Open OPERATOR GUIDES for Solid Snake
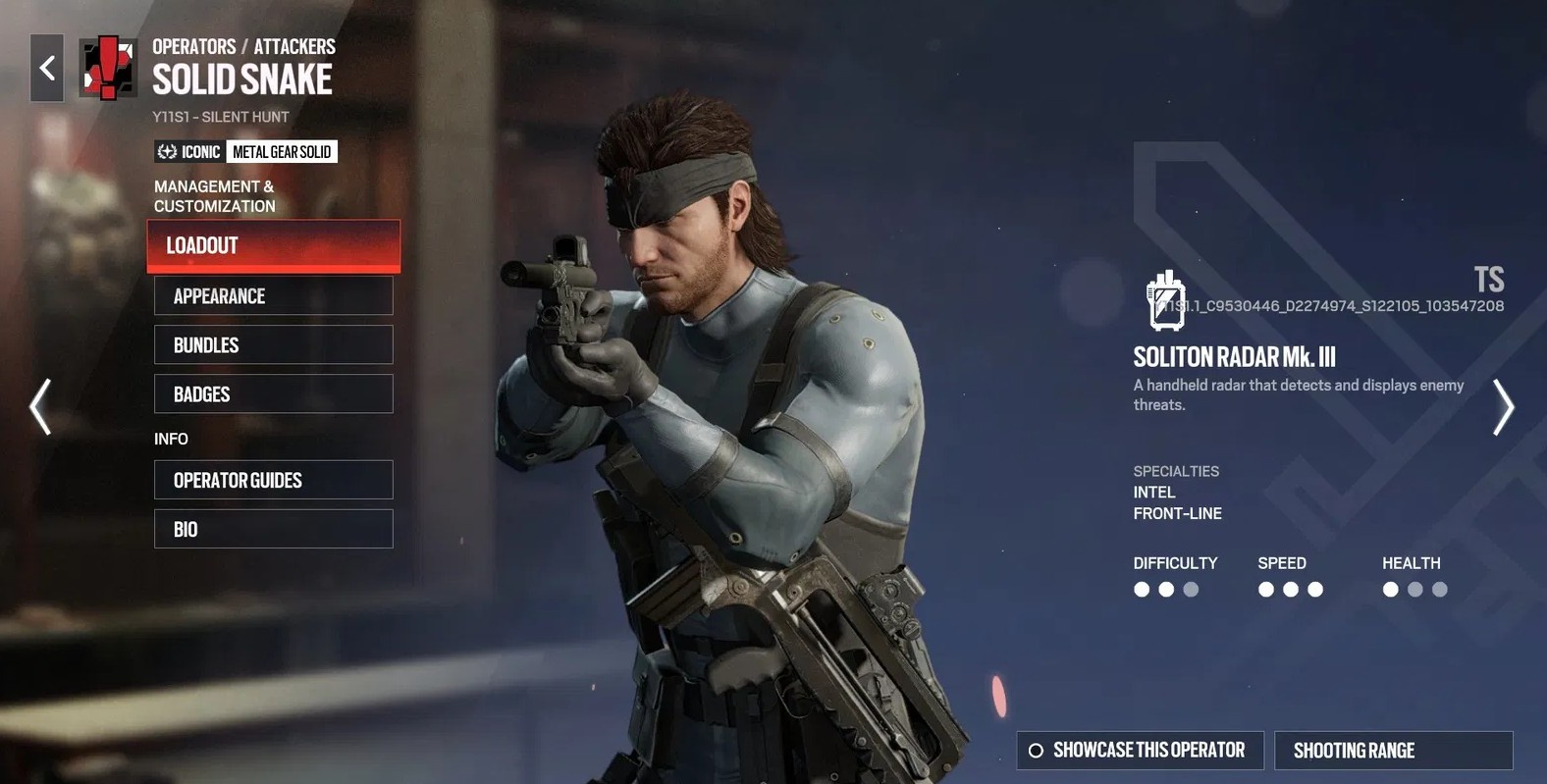1547x784 pixels. tap(273, 480)
